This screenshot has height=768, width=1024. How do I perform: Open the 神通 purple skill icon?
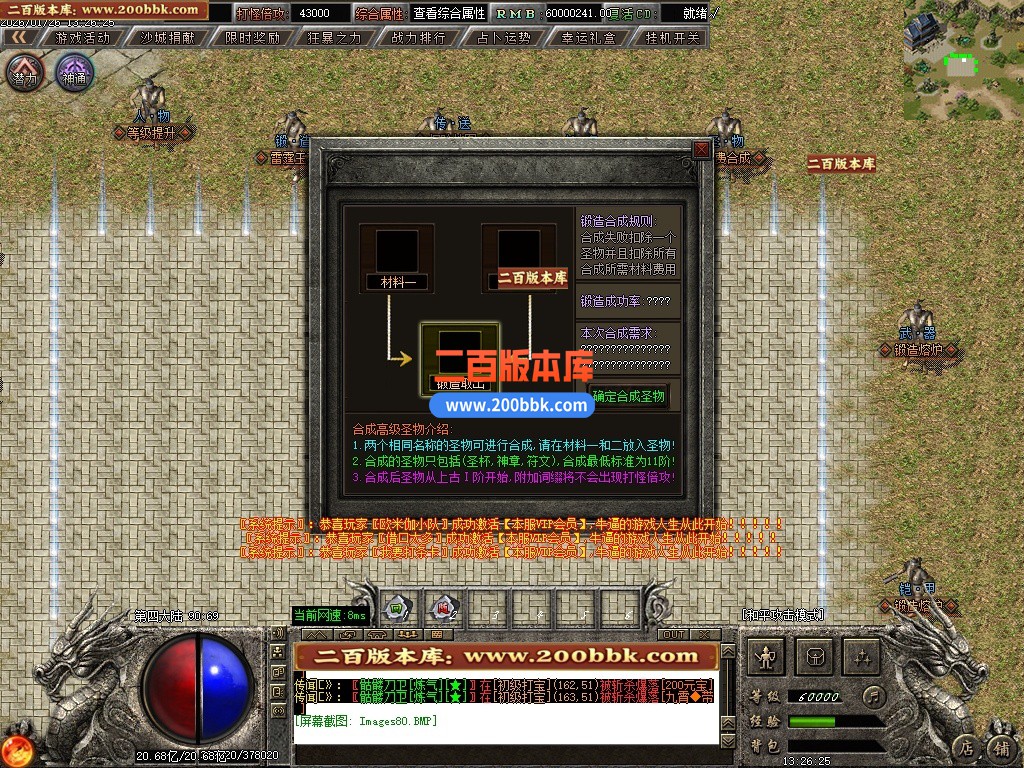(x=74, y=73)
